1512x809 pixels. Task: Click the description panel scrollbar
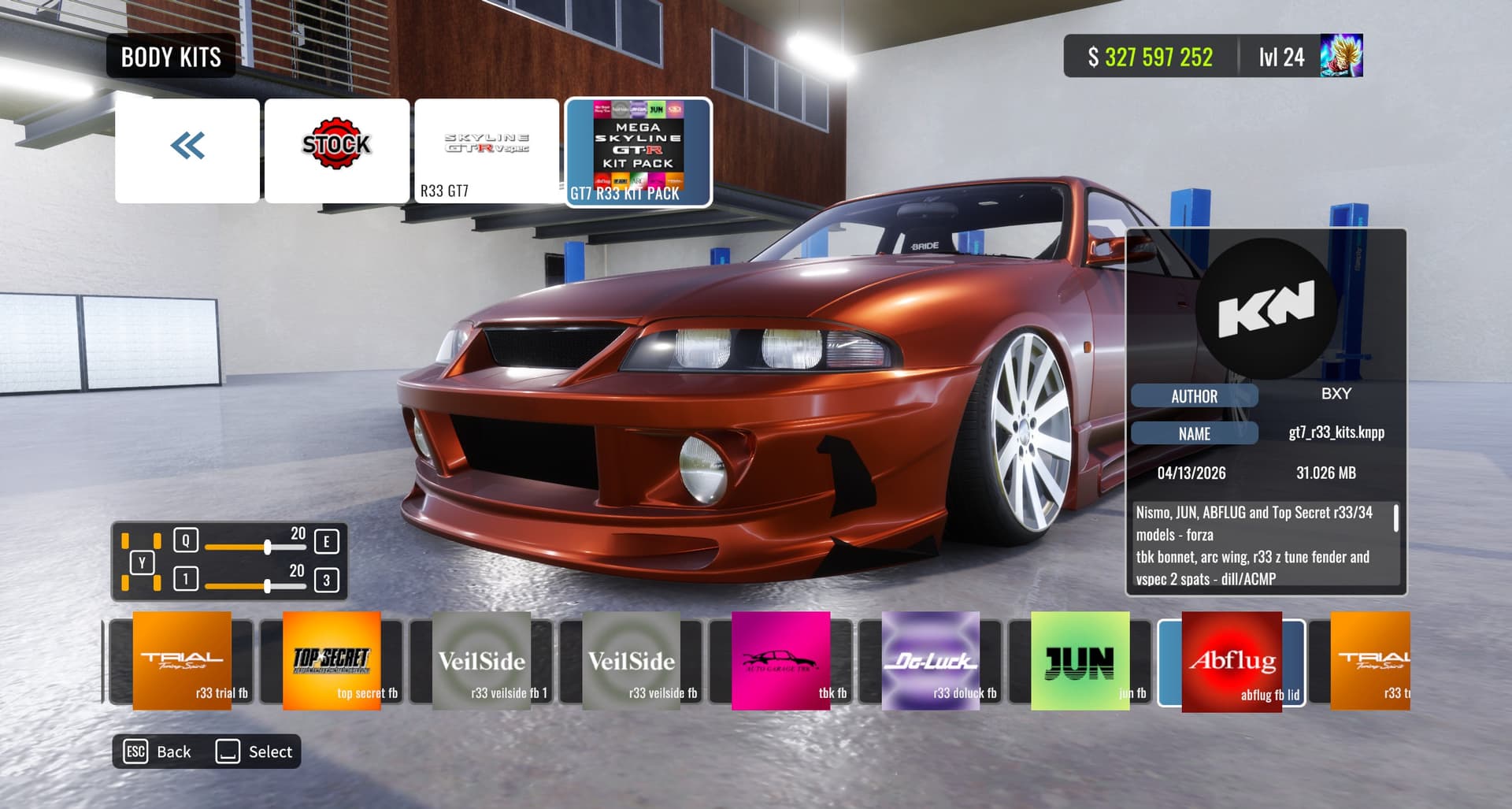point(1395,519)
